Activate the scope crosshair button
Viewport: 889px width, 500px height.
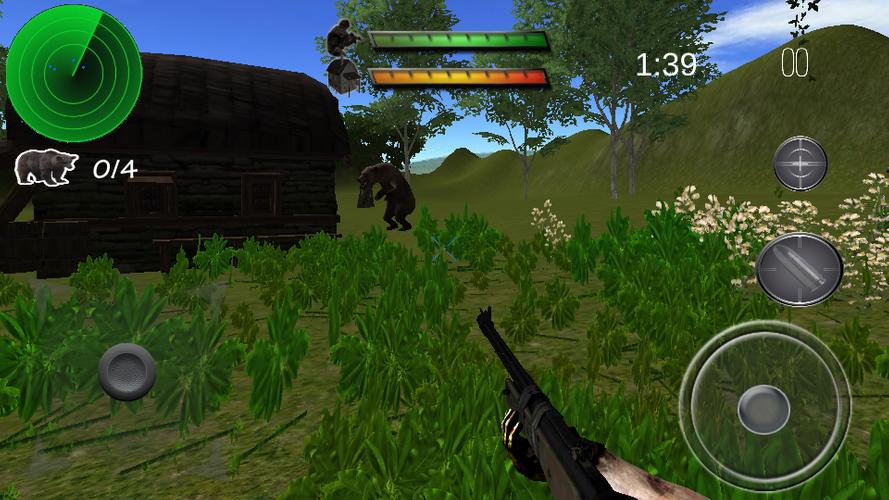800,163
